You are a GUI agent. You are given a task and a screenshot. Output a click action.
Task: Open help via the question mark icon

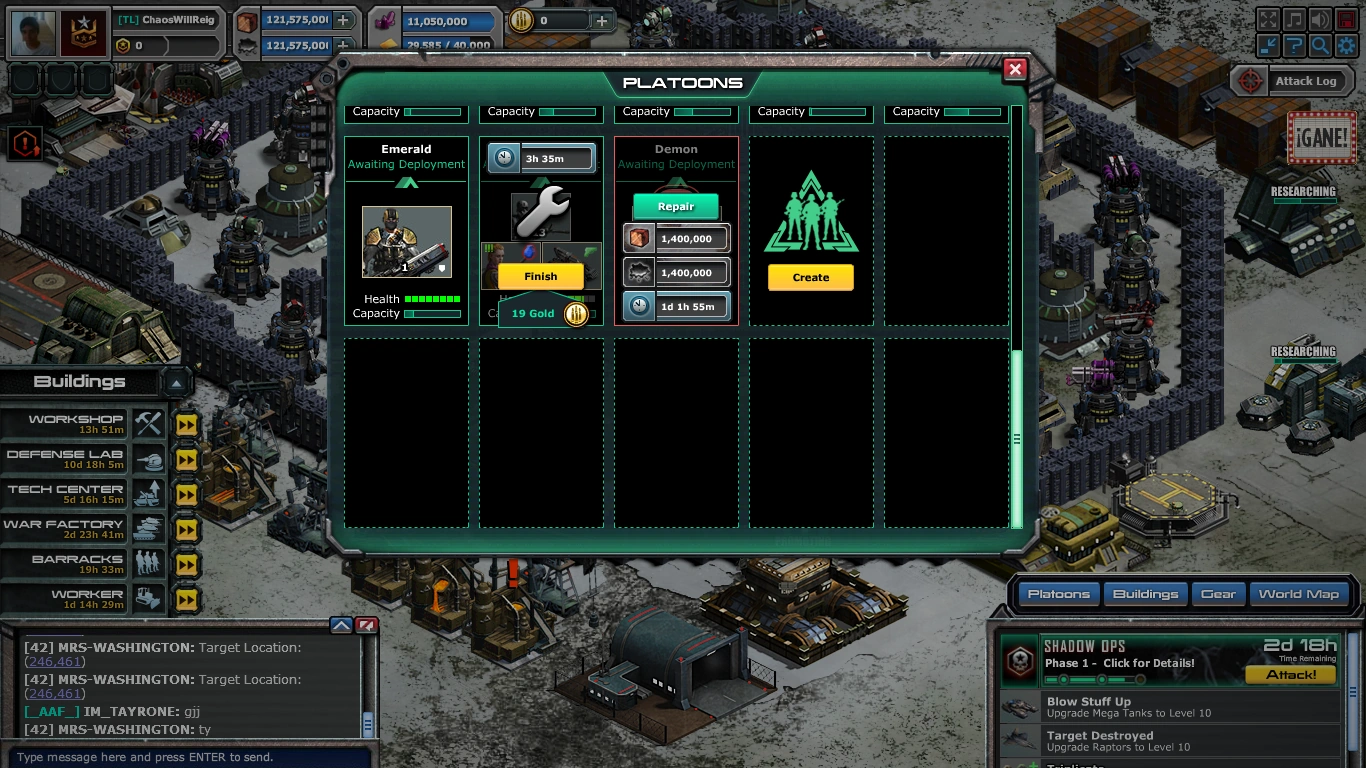tap(1294, 45)
